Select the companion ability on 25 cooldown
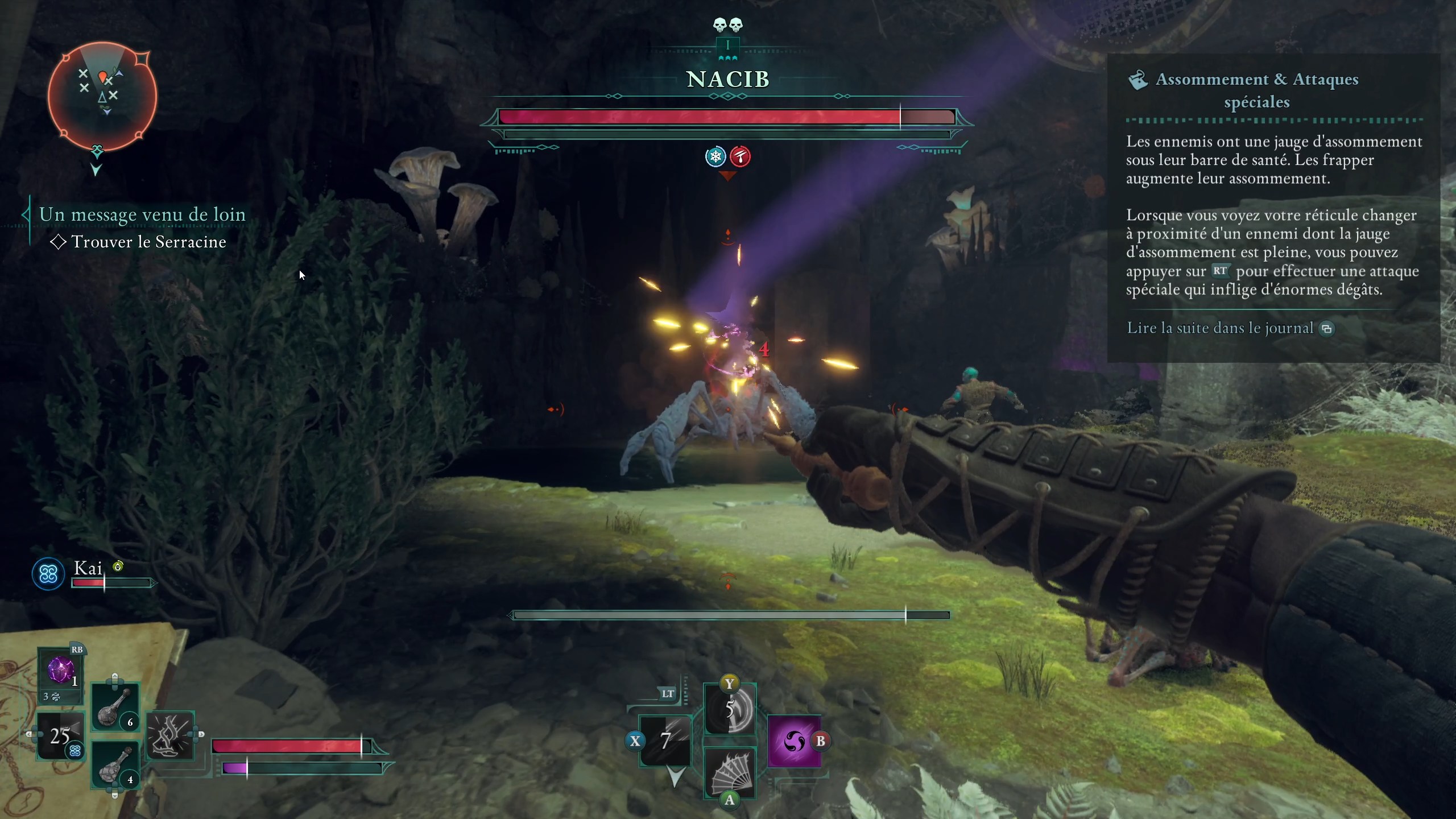1456x819 pixels. (x=60, y=737)
